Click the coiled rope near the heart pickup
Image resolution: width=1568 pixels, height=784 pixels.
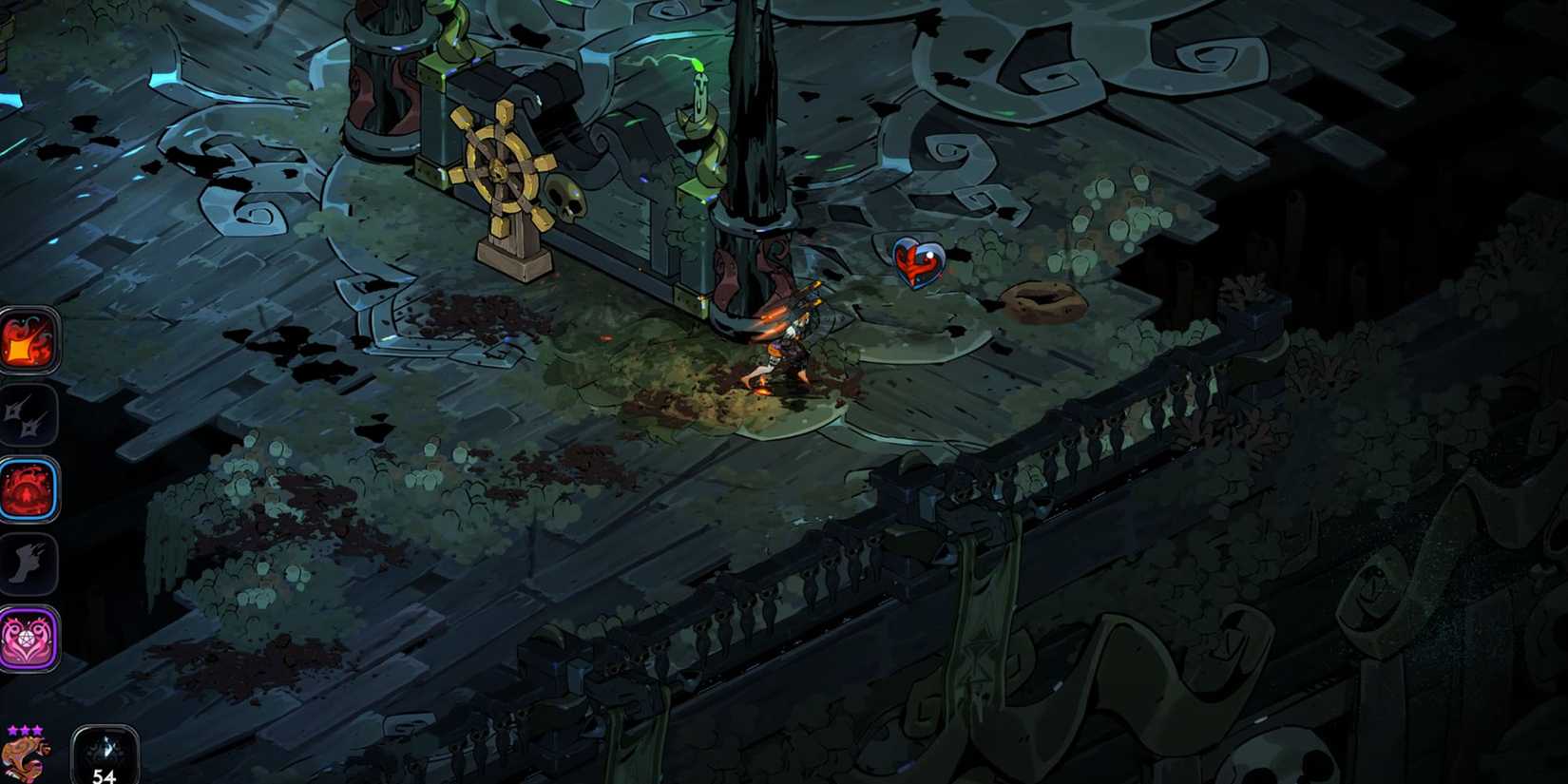tap(1041, 299)
